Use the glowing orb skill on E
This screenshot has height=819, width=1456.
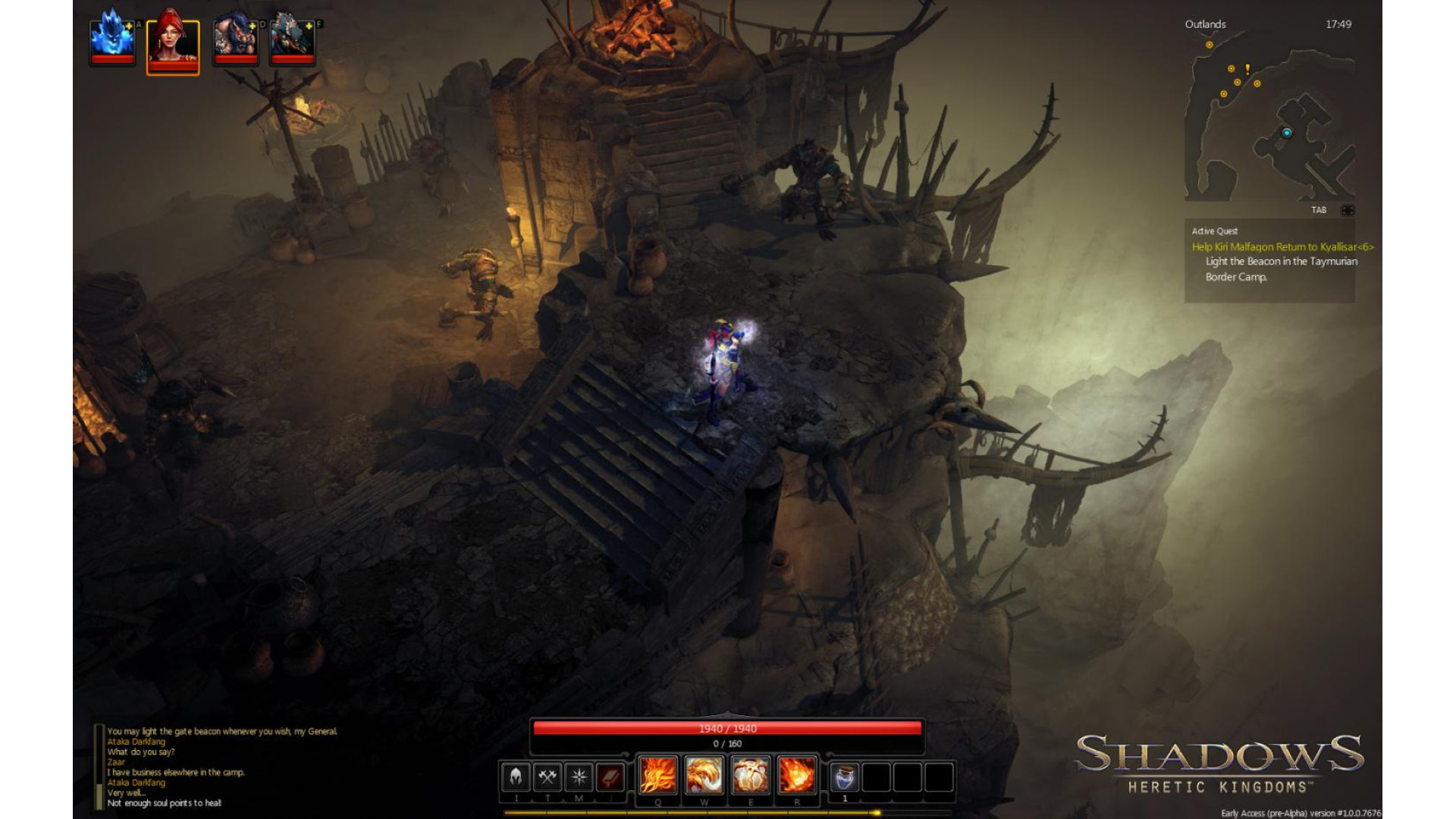751,776
